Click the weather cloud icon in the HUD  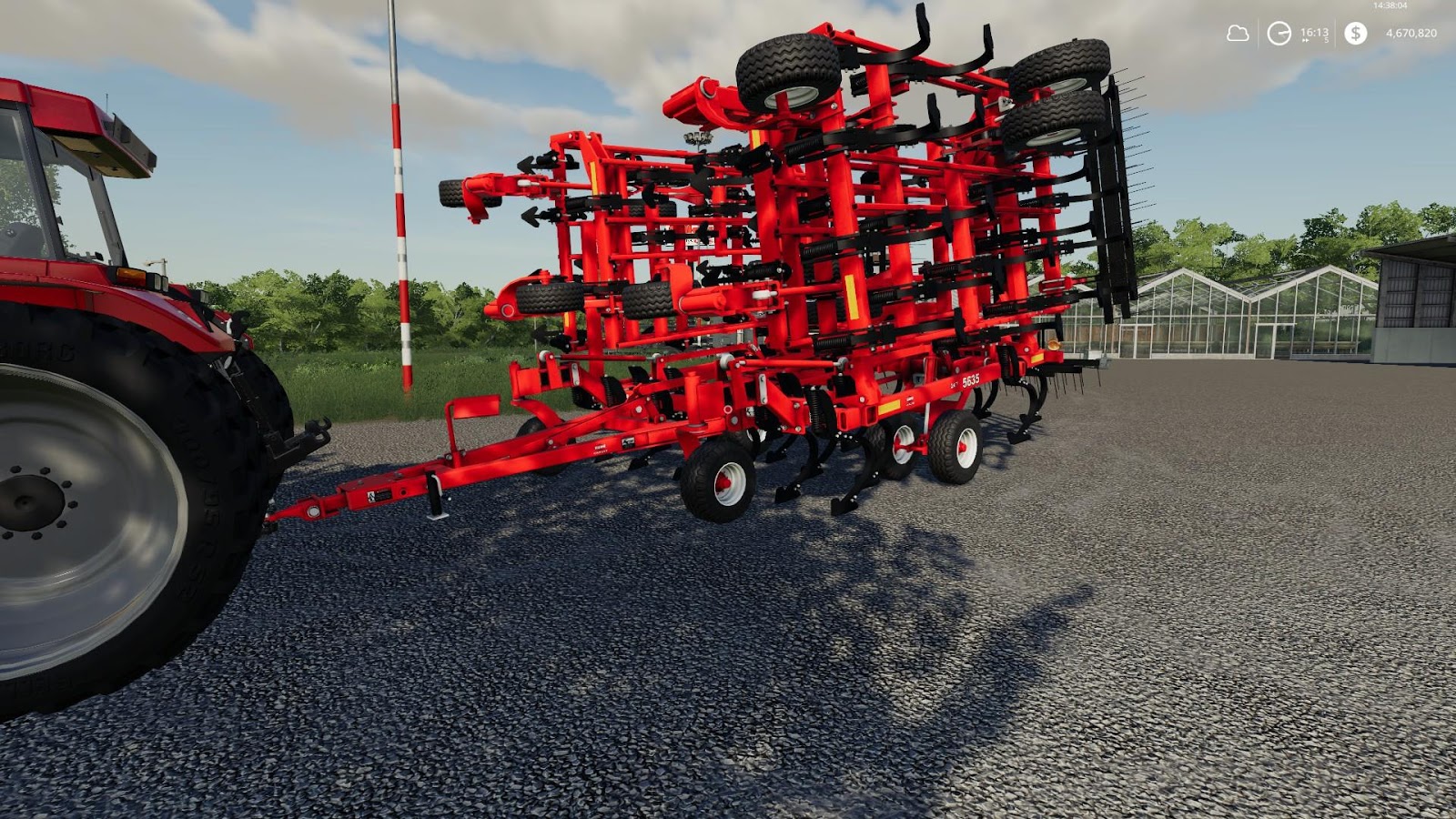[1238, 34]
